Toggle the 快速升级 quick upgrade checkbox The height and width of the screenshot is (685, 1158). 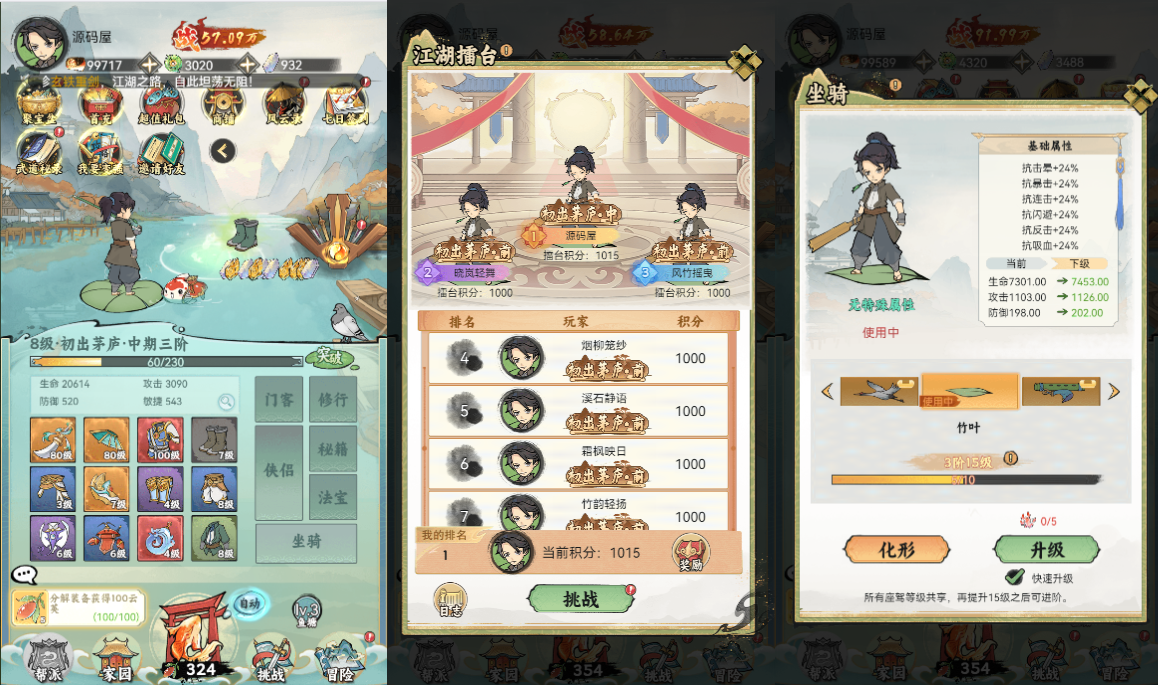[1014, 577]
